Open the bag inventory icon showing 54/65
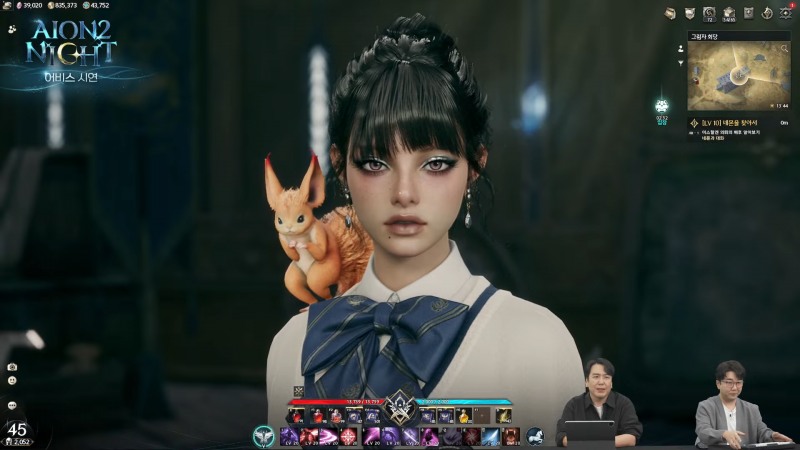This screenshot has height=450, width=800. tap(728, 13)
